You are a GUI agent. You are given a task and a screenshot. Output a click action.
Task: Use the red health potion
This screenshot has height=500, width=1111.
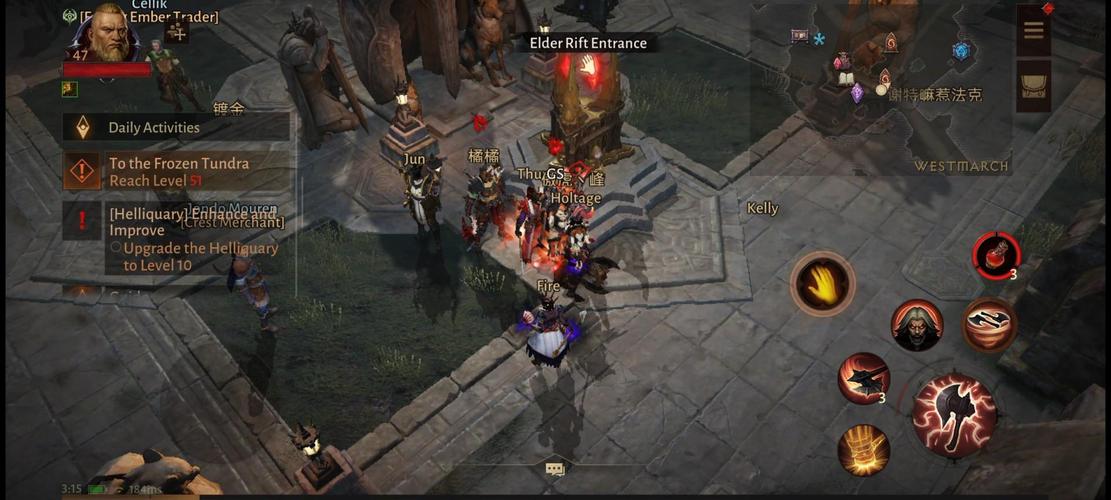(x=996, y=253)
